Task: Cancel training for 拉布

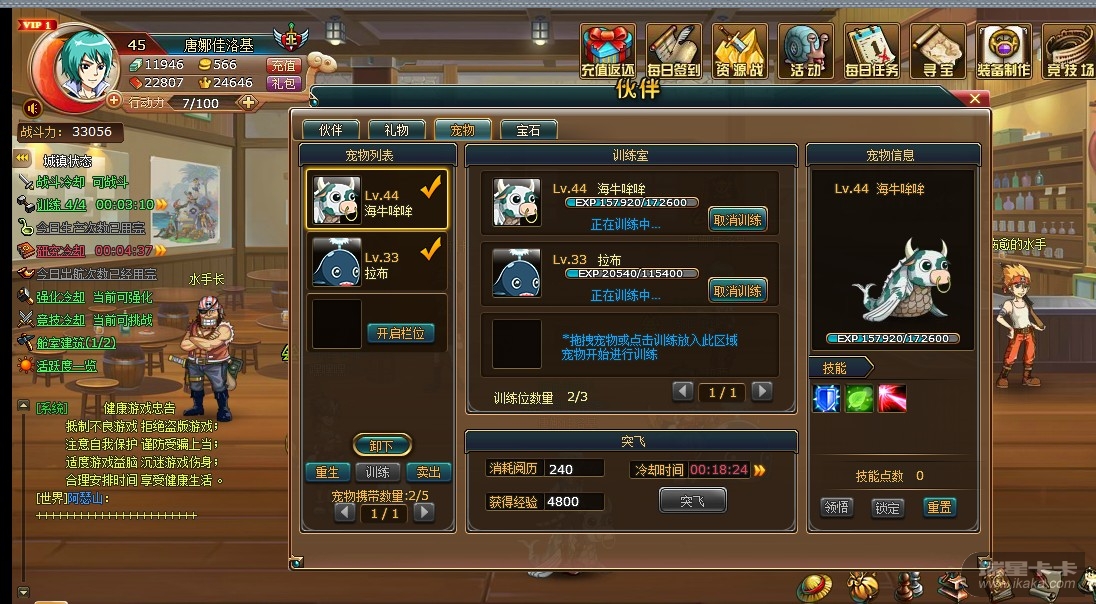Action: coord(738,291)
